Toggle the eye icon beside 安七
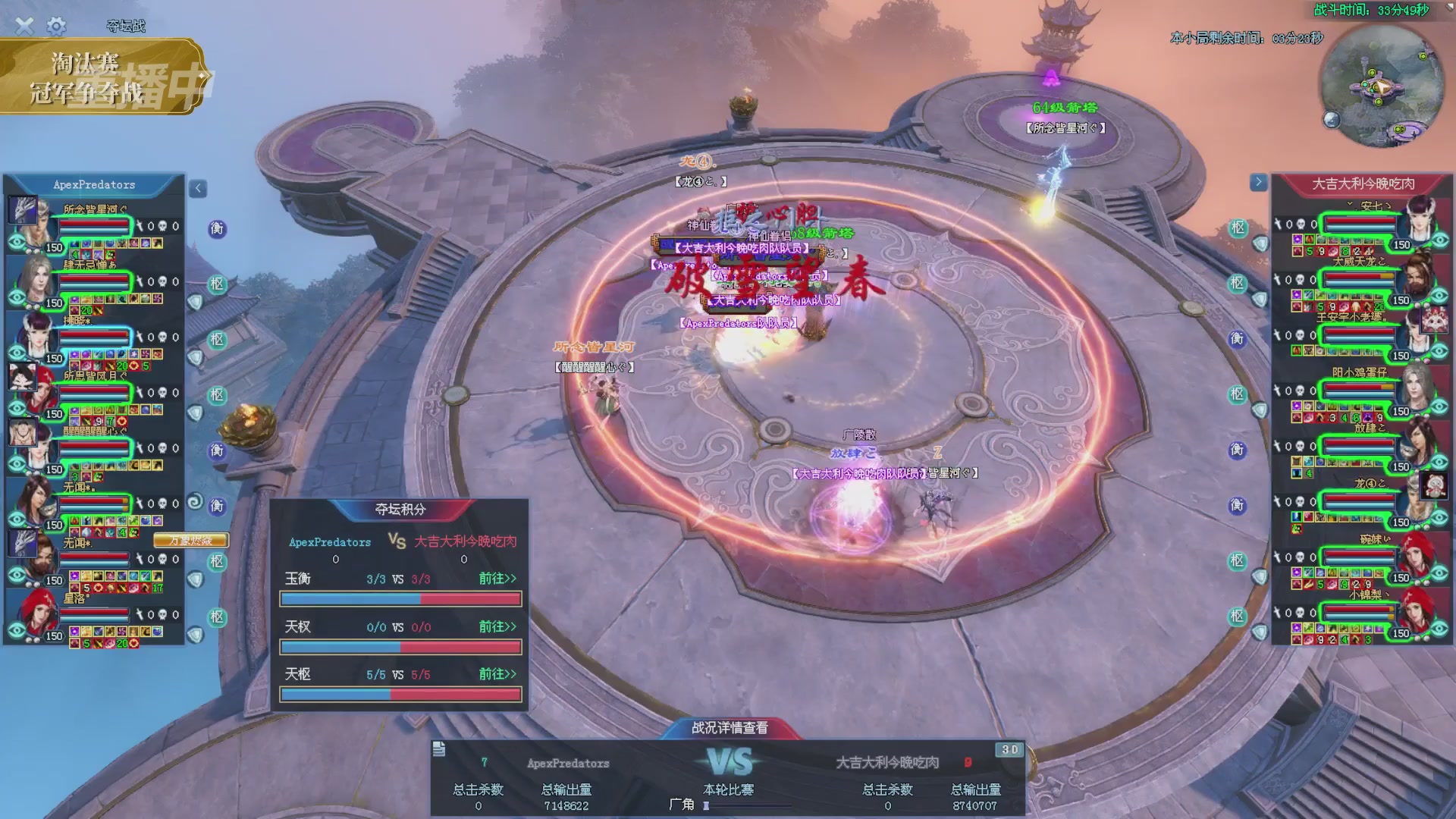The height and width of the screenshot is (819, 1456). tap(1439, 240)
